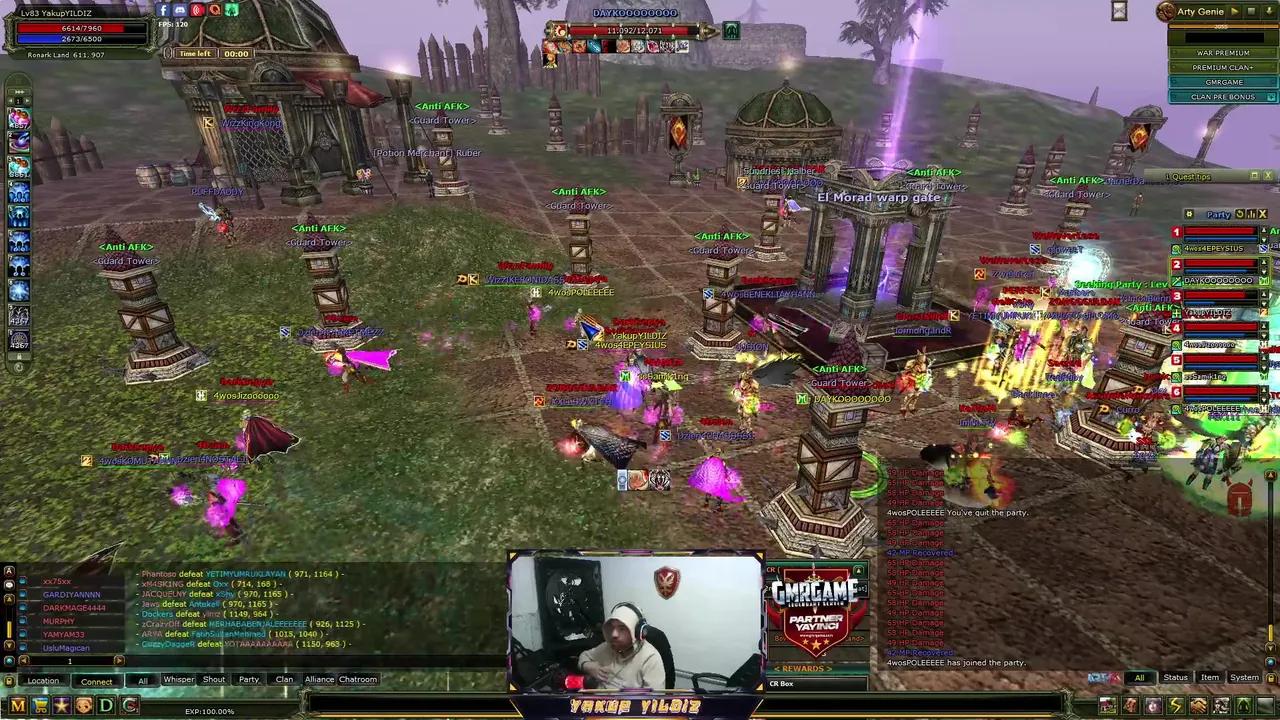Collapse the right message log via down arrows
Image resolution: width=1280 pixels, height=720 pixels.
tap(1270, 648)
